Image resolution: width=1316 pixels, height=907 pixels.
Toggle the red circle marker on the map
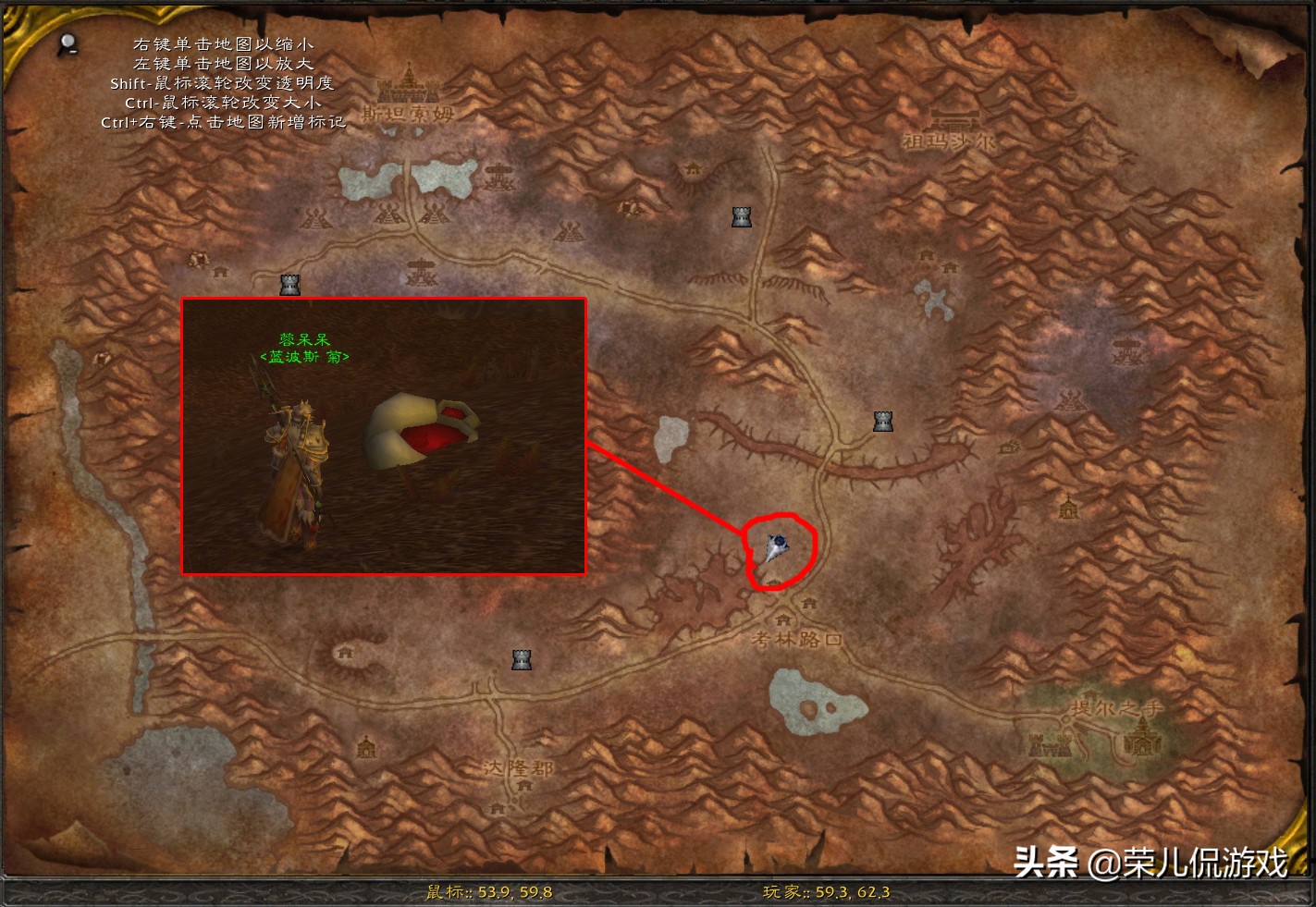tap(780, 550)
